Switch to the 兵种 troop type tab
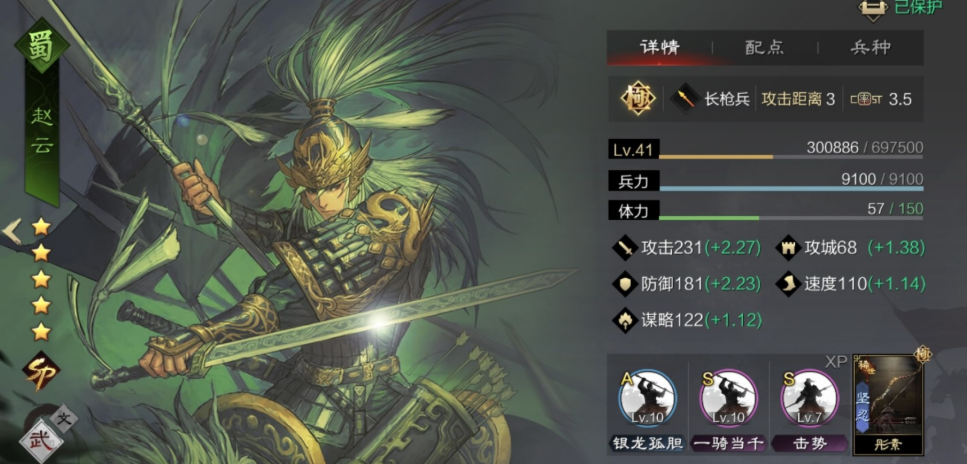 tap(870, 47)
